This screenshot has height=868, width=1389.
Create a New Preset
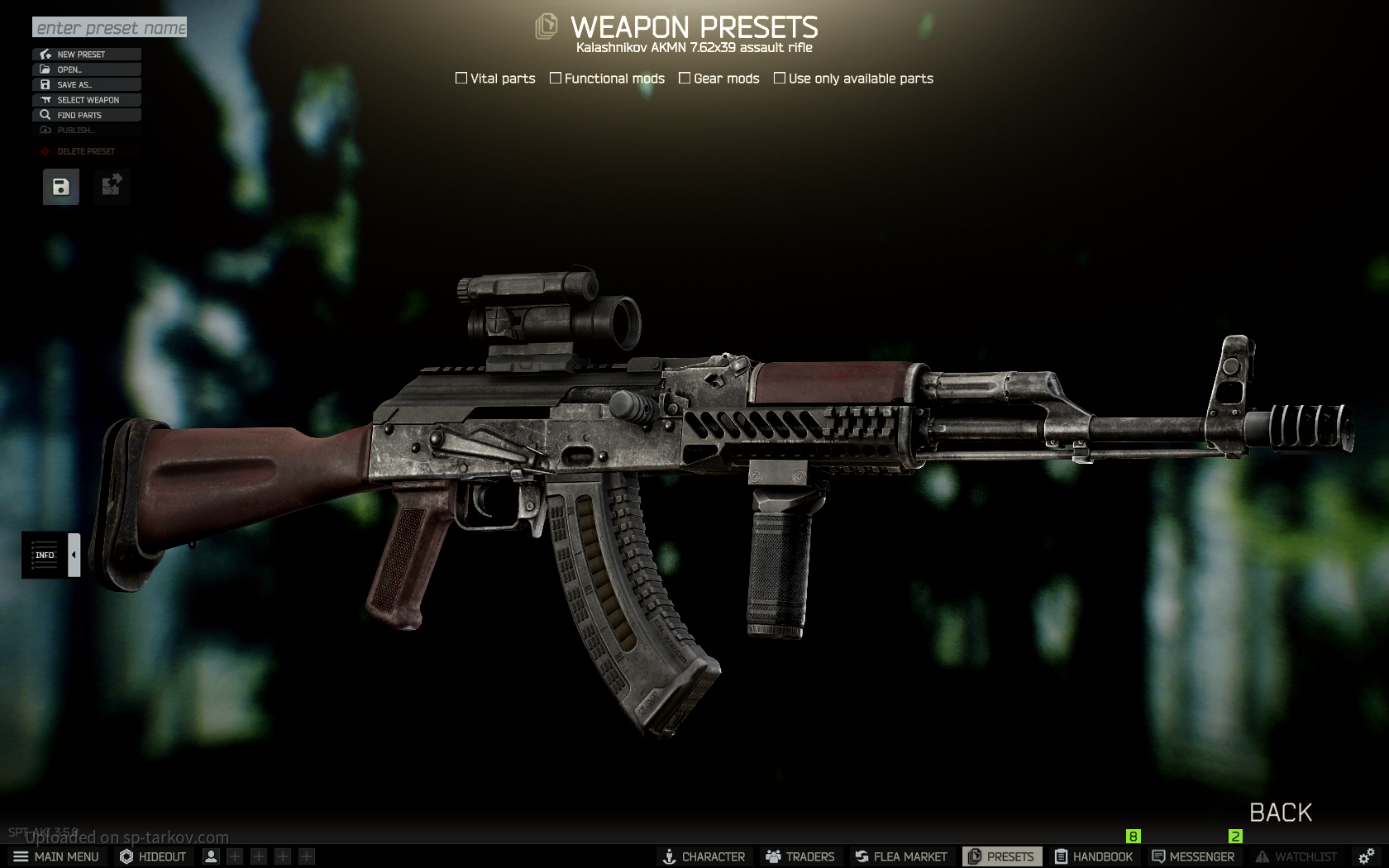point(87,55)
